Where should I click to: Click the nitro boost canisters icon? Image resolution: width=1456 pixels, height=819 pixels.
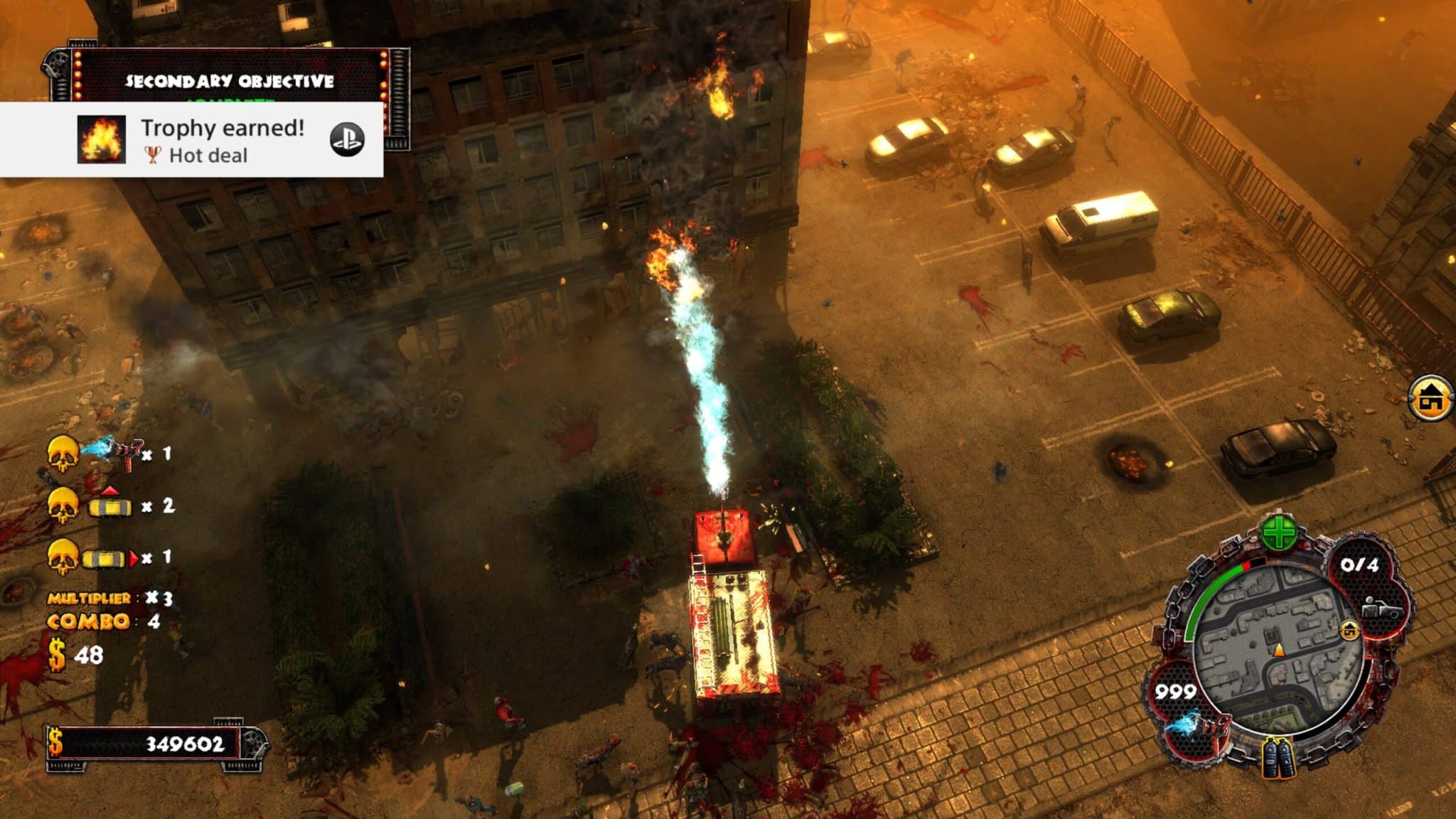click(1278, 758)
